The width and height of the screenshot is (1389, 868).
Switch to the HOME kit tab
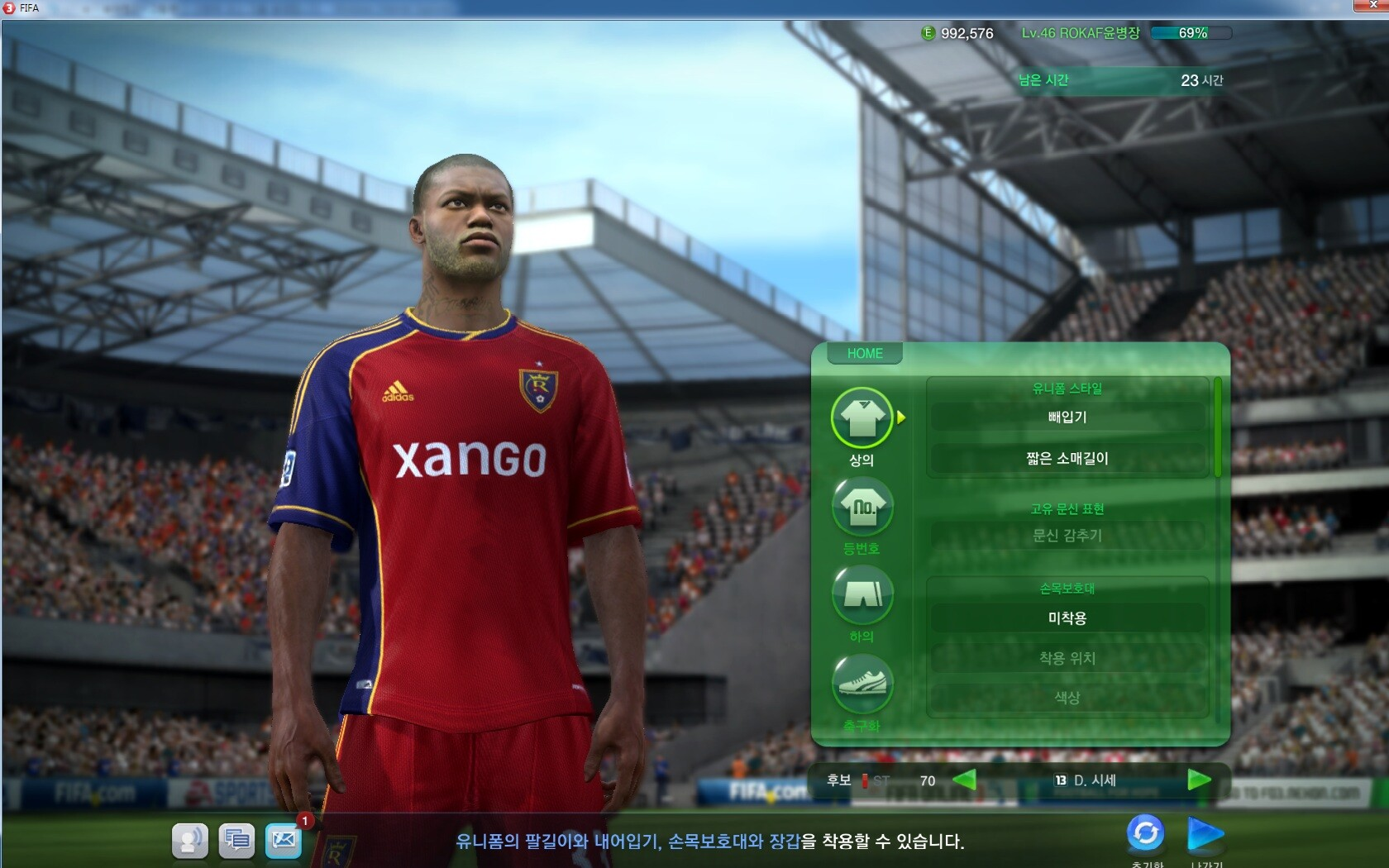pyautogui.click(x=864, y=354)
